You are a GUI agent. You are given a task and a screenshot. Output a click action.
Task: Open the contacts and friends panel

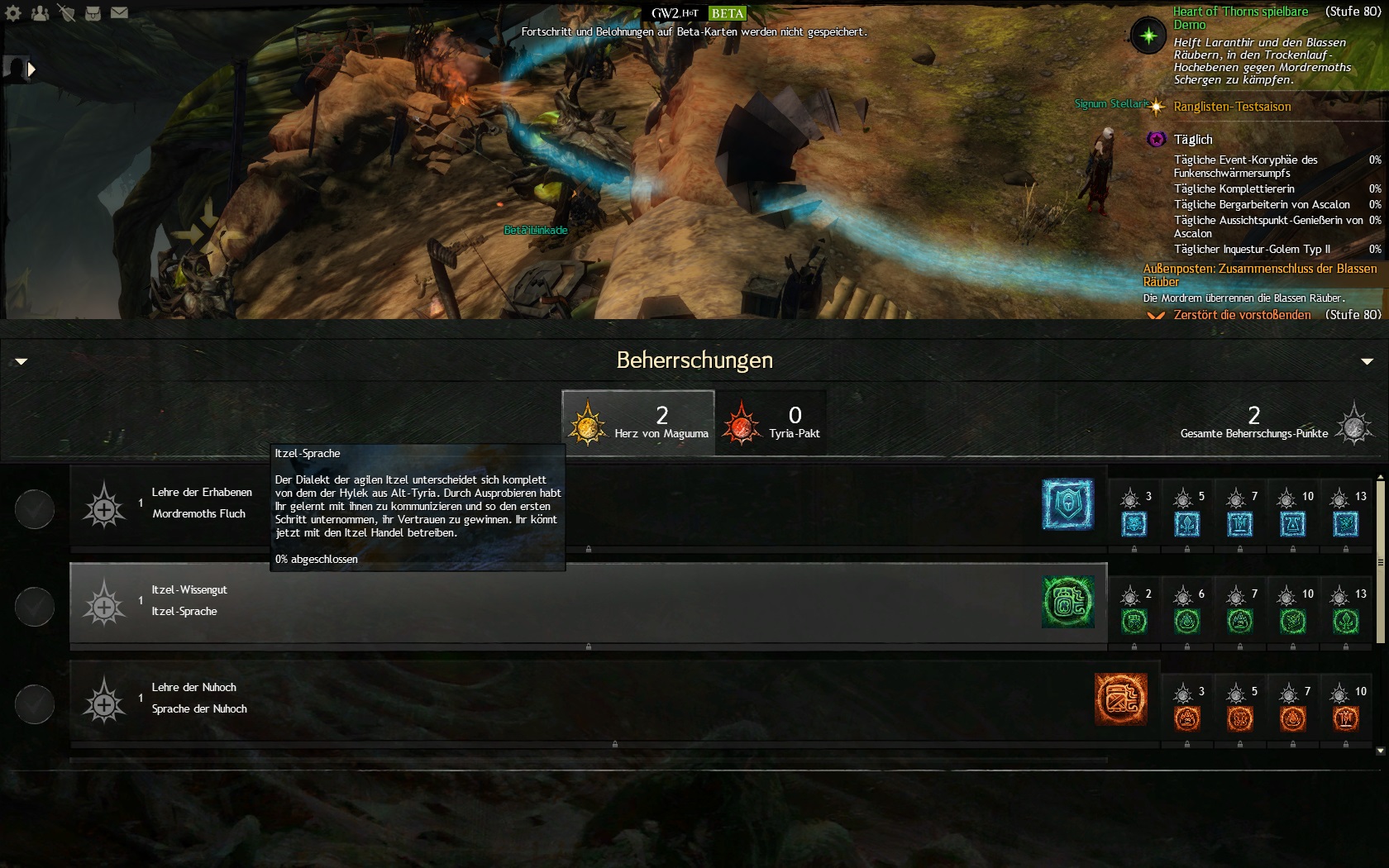[40, 13]
